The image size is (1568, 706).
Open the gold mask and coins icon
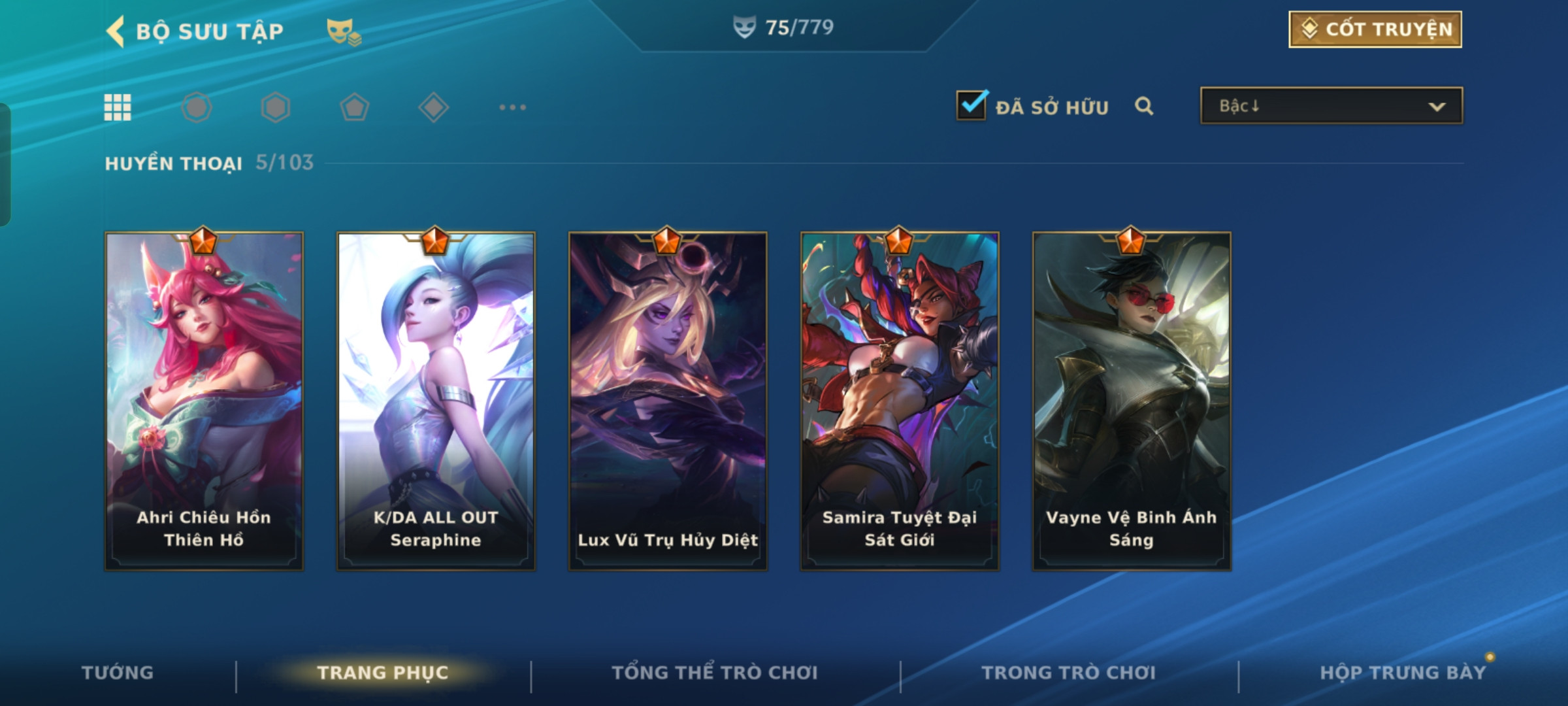tap(343, 32)
